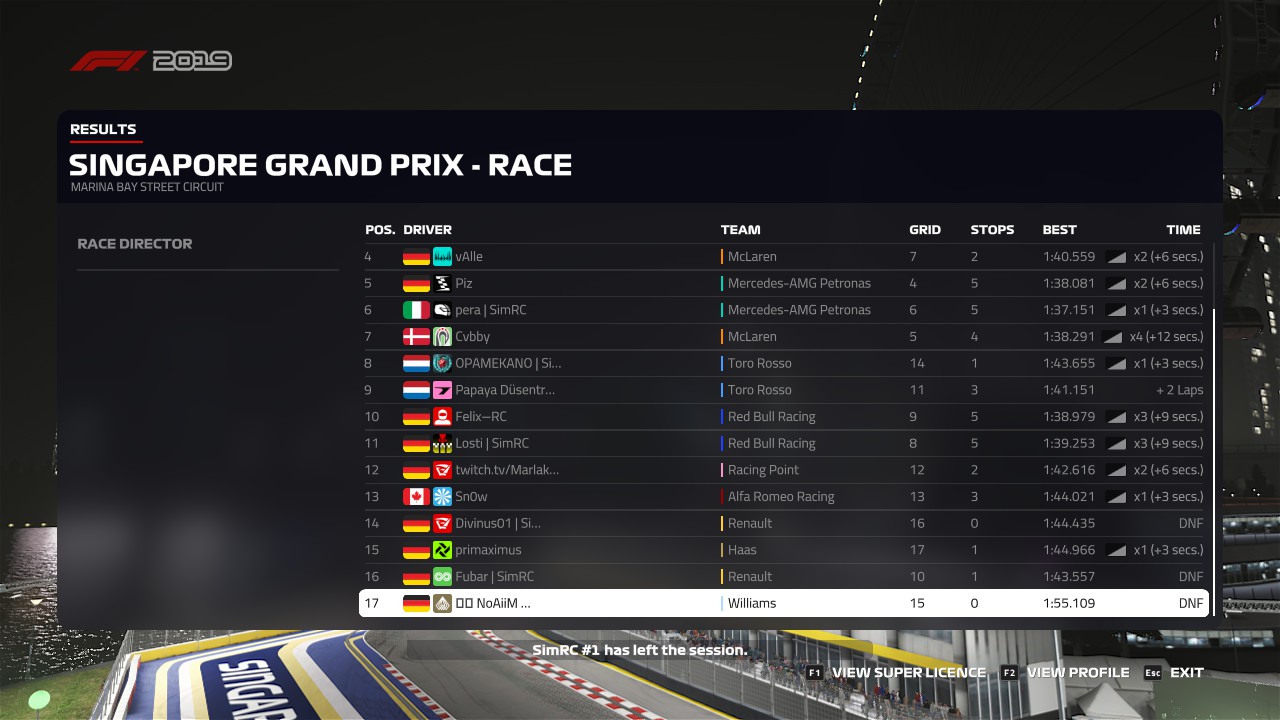The height and width of the screenshot is (720, 1280).
Task: Select the Race Director entry
Action: pos(135,244)
